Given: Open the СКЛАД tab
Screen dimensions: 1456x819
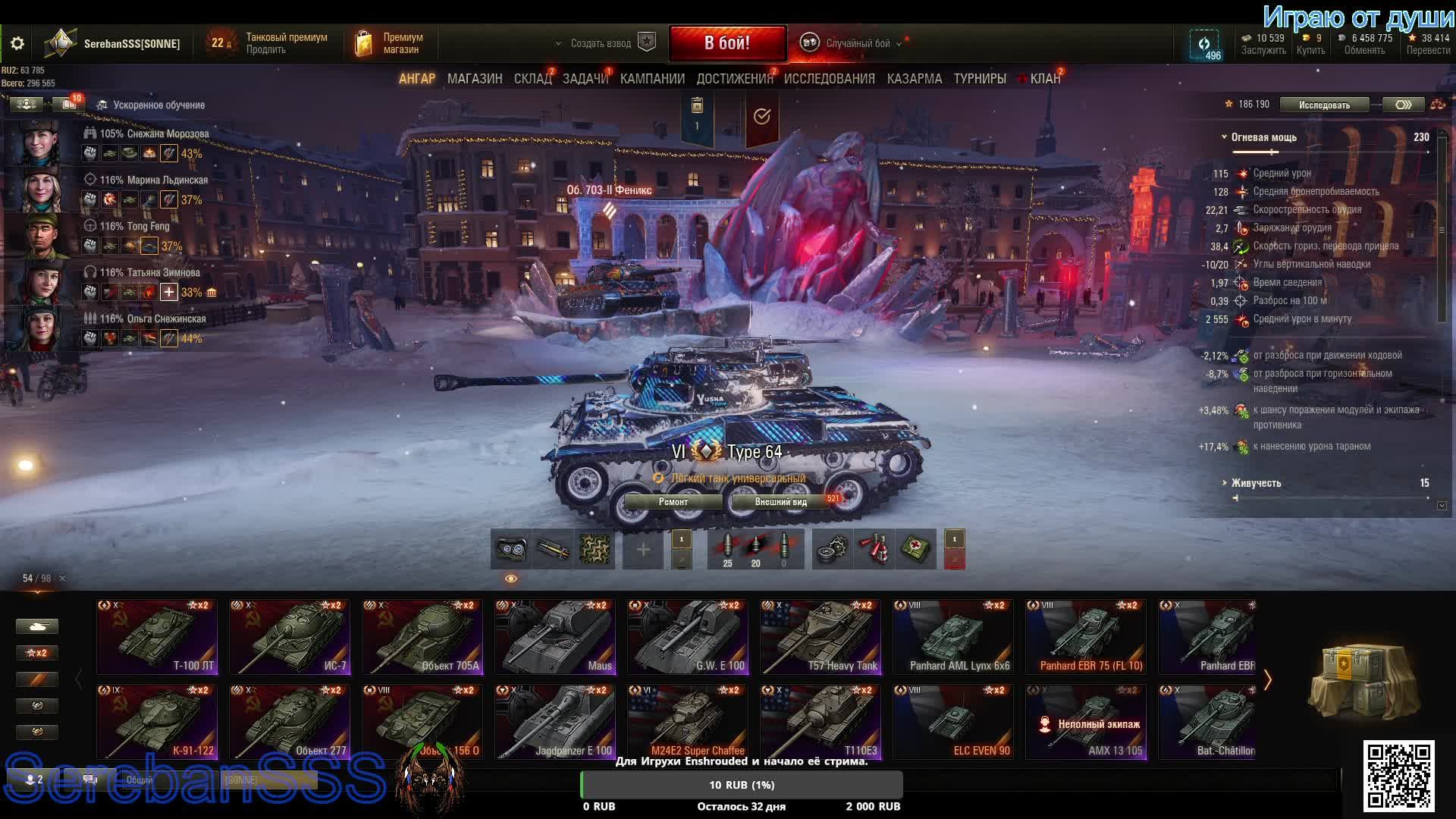Looking at the screenshot, I should [532, 79].
